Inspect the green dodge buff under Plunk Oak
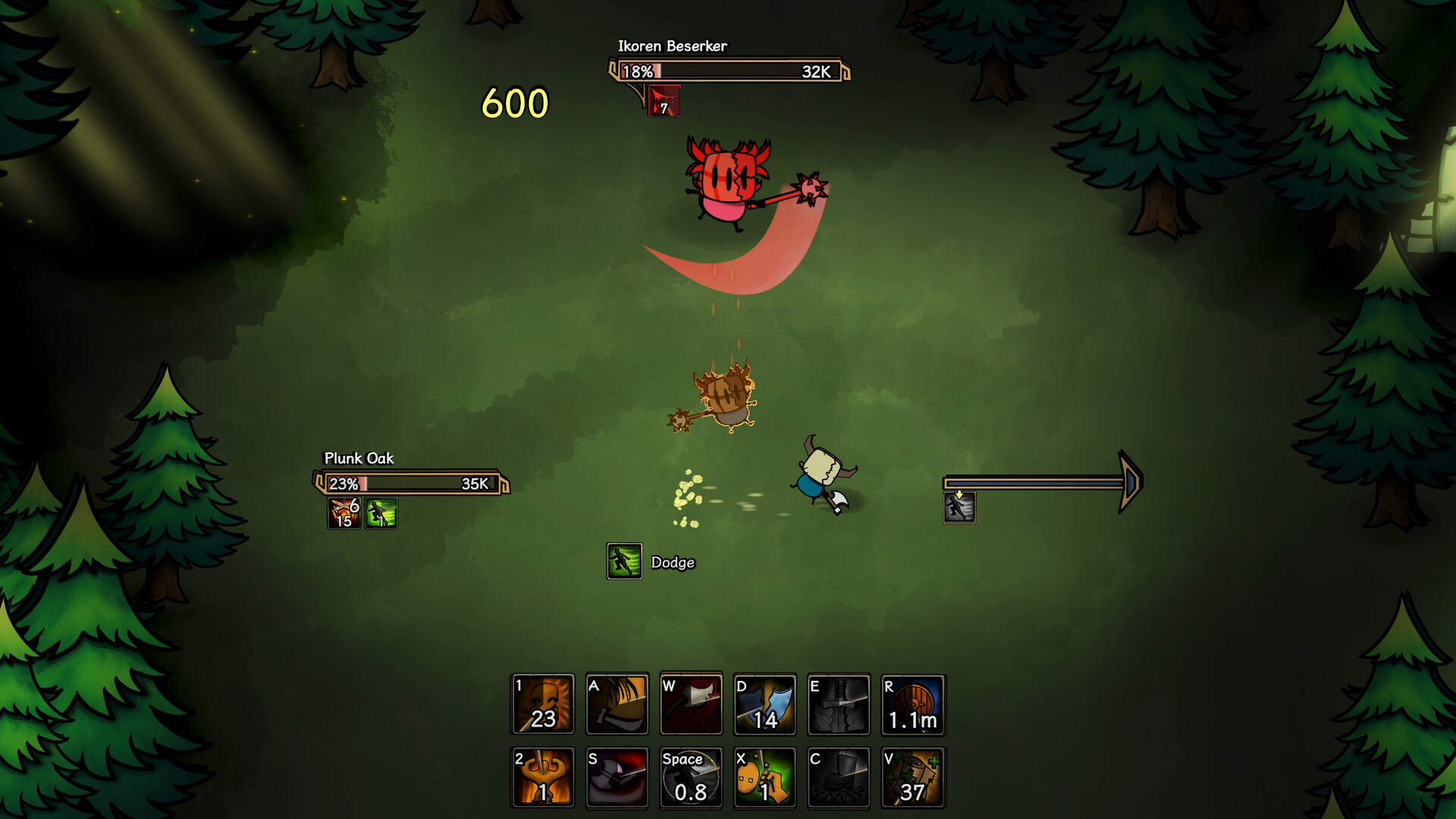 [x=381, y=513]
